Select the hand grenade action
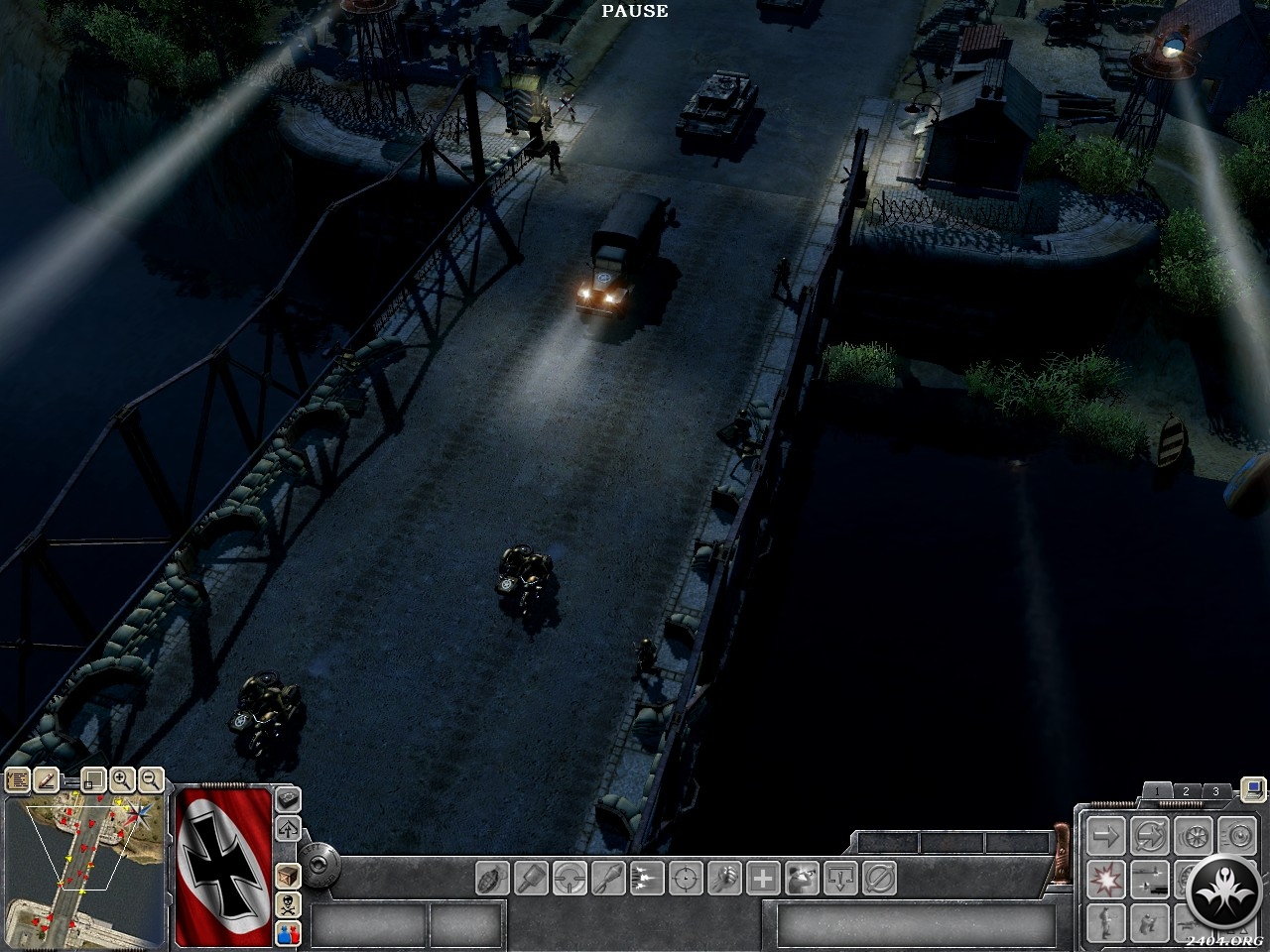Screen dimensions: 1270x952 click(x=493, y=878)
